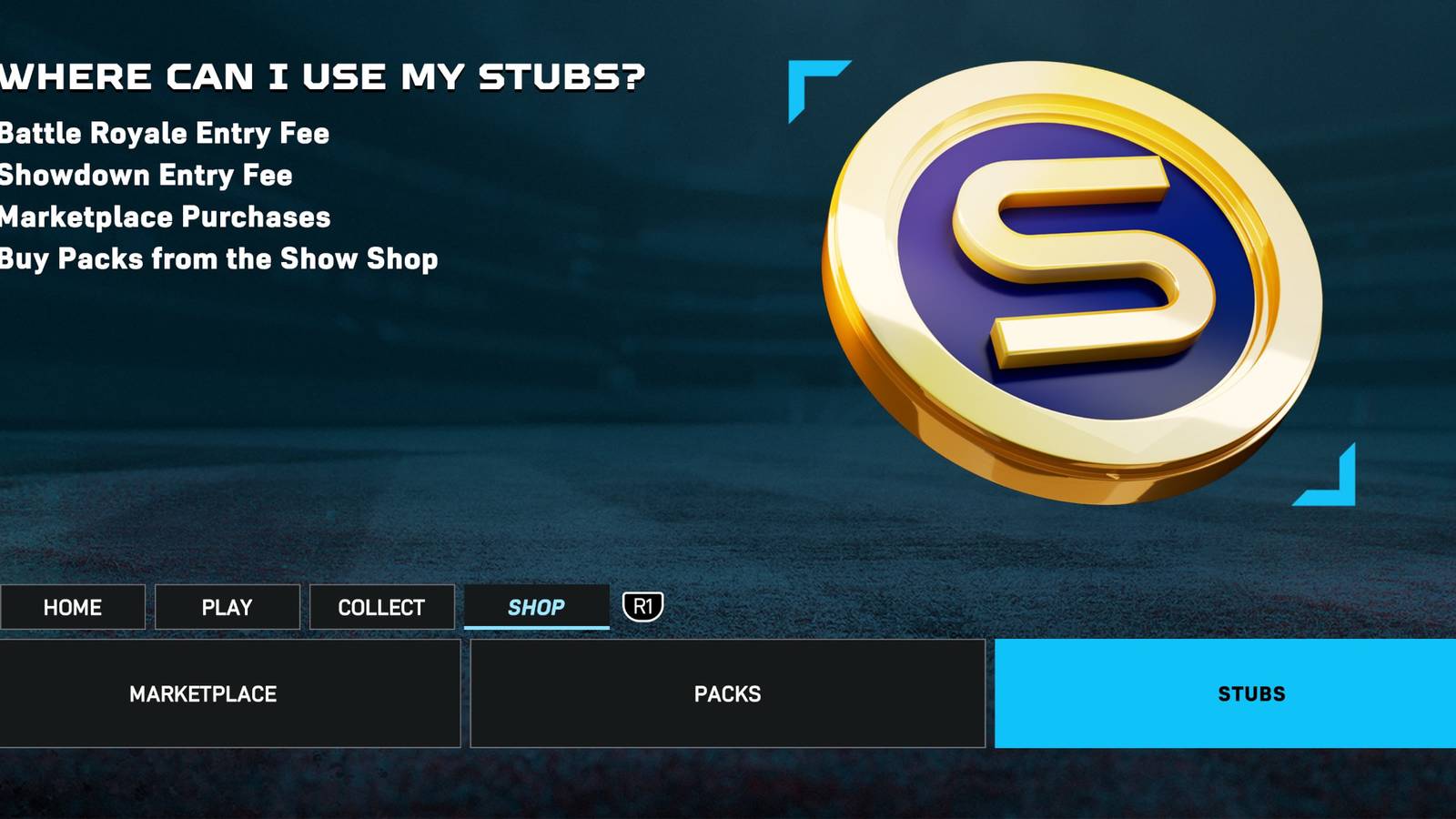Select the S logo on the coin

coord(1074,264)
